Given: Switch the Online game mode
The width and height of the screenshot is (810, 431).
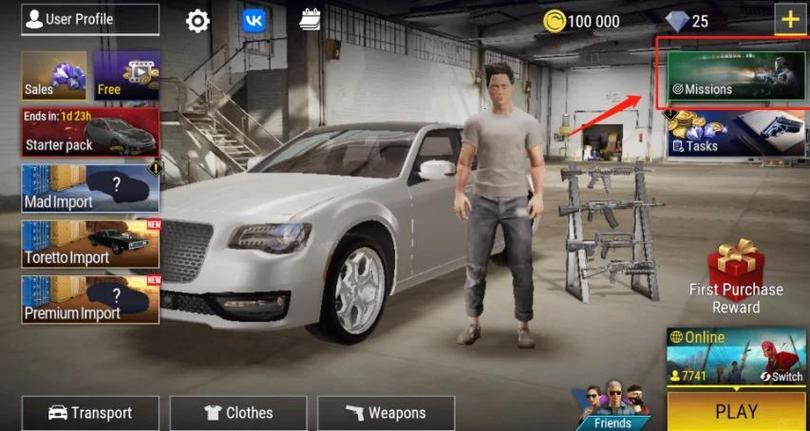Looking at the screenshot, I should click(x=781, y=375).
